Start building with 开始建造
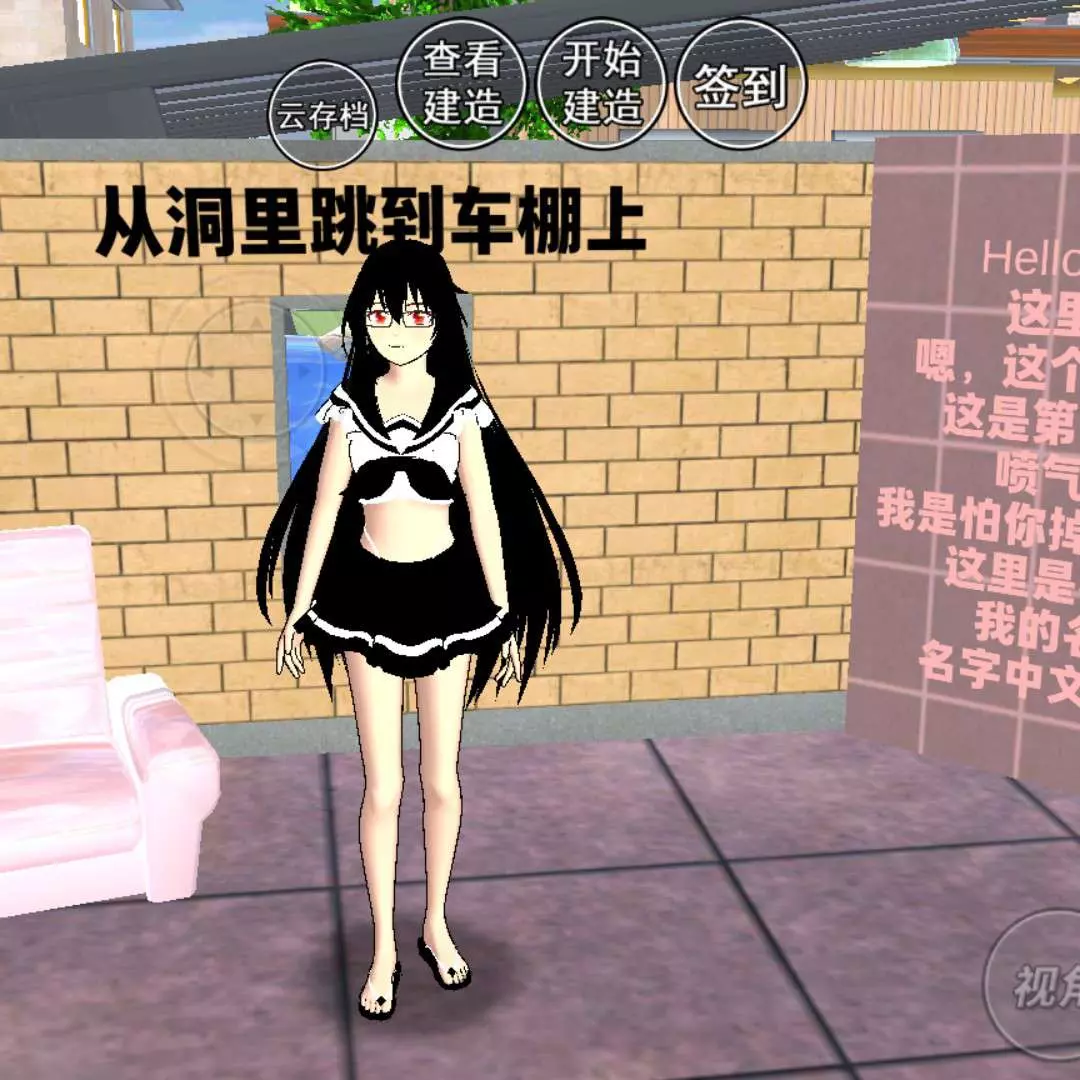Screen dimensions: 1080x1080 [x=601, y=82]
